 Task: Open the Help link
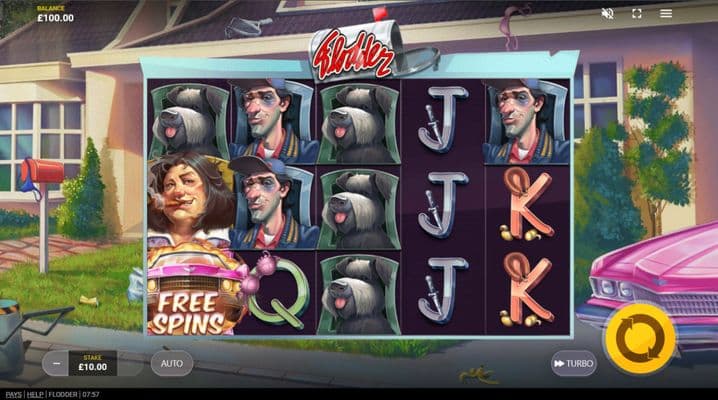34,394
